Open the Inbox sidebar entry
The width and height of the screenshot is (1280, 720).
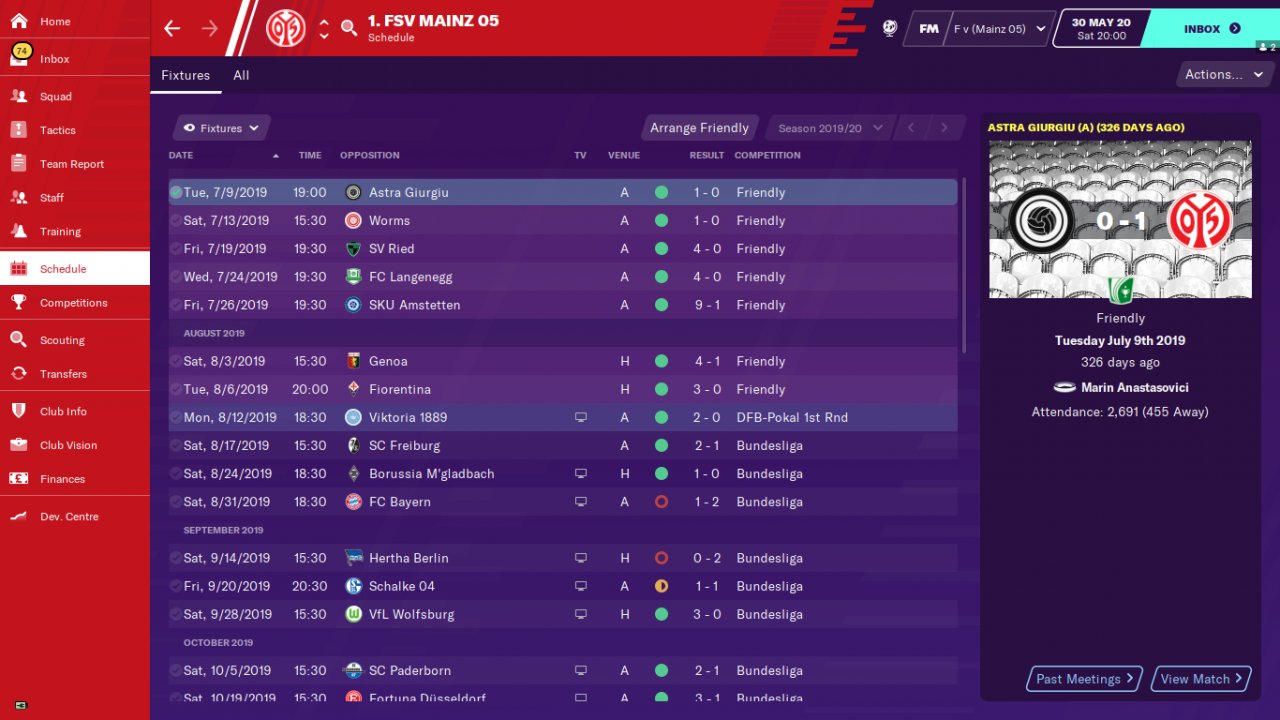point(55,59)
